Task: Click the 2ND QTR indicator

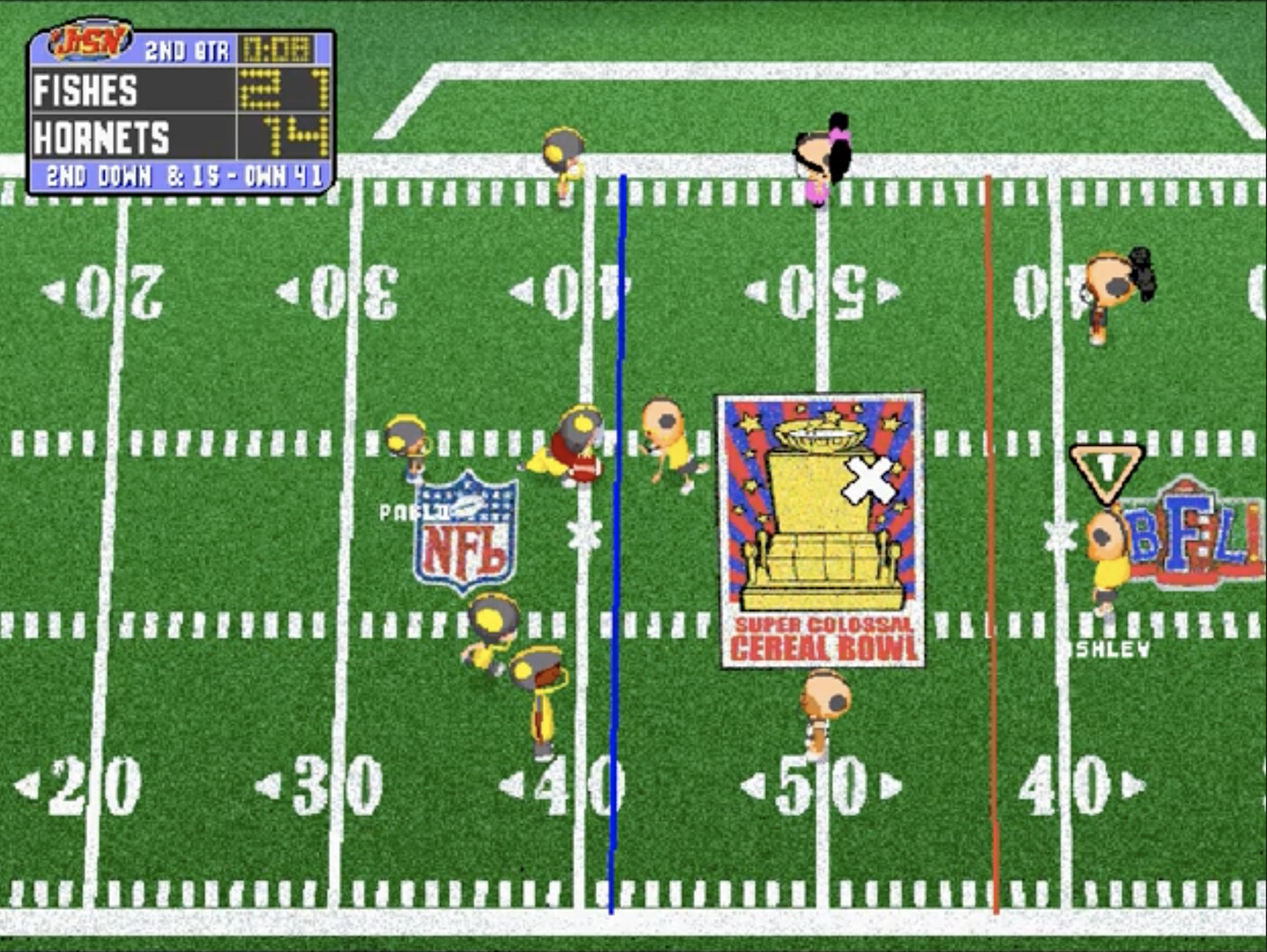Action: coord(190,51)
